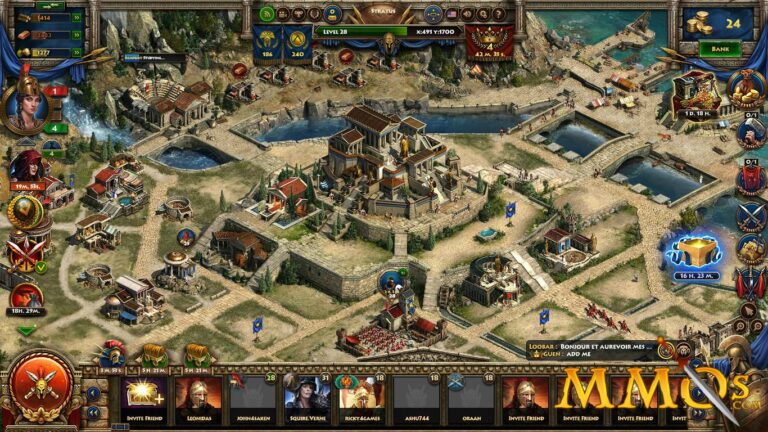
Task: Open the search magnifier icon
Action: coord(482,14)
